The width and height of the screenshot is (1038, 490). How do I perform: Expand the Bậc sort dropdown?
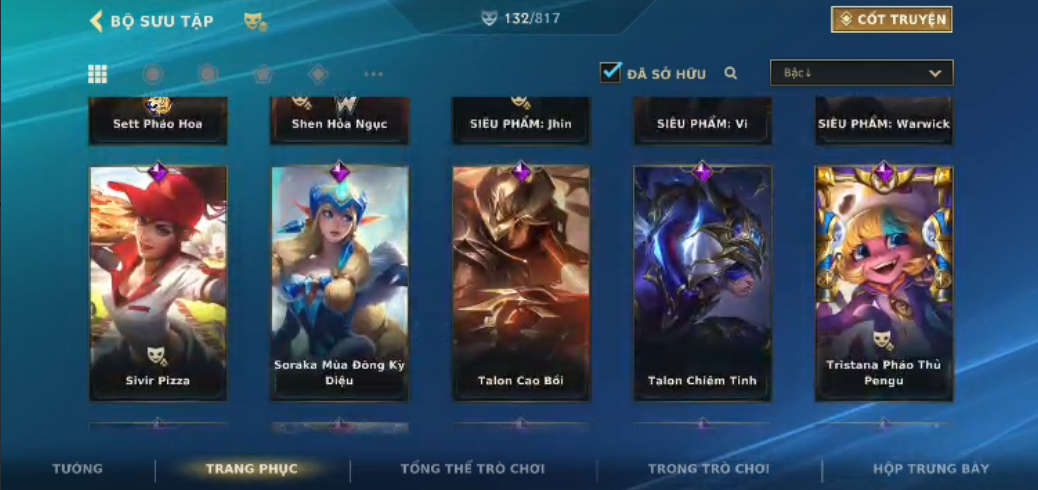(861, 73)
